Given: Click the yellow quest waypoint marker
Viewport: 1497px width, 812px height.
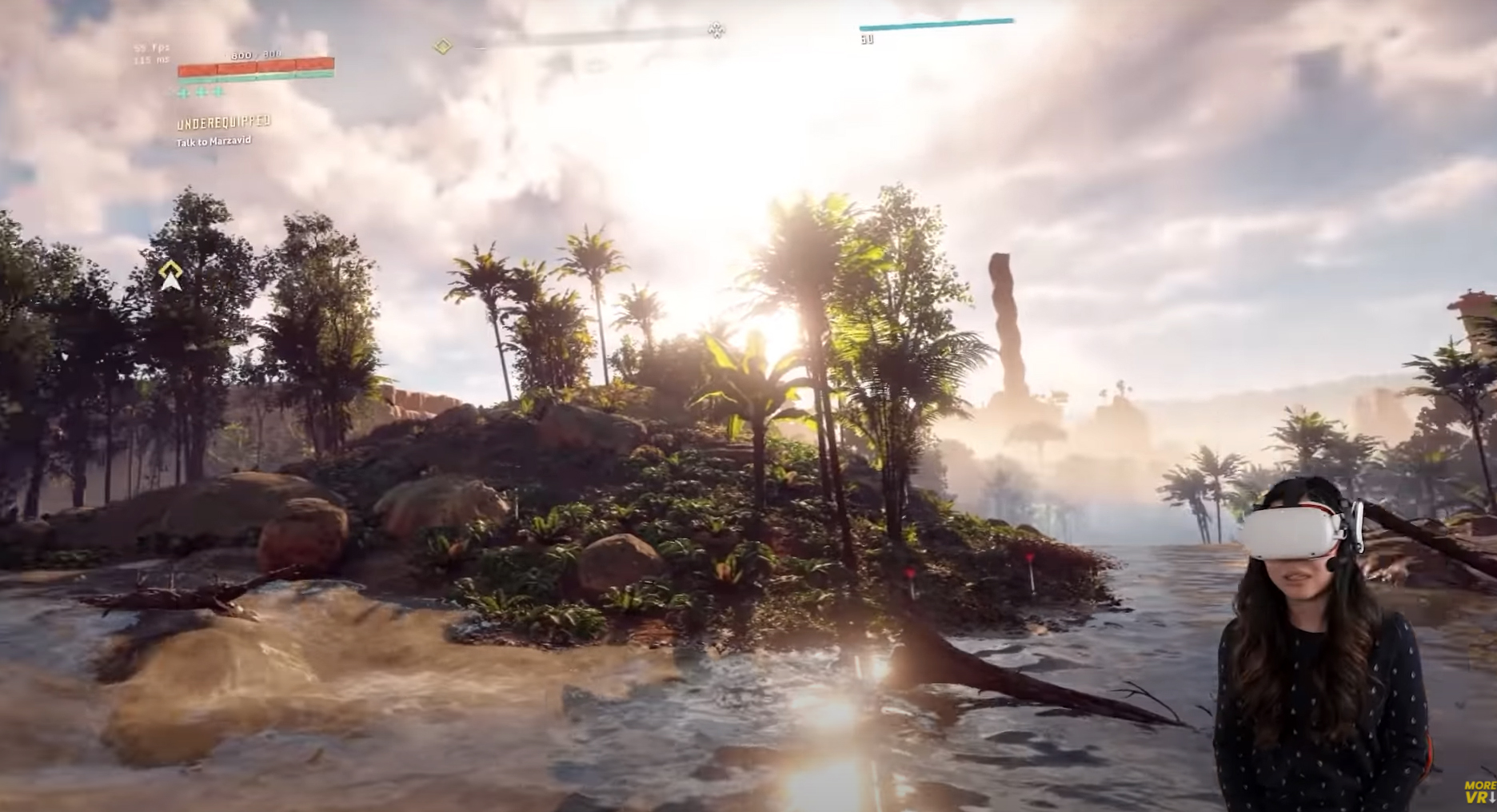Looking at the screenshot, I should coord(170,275).
